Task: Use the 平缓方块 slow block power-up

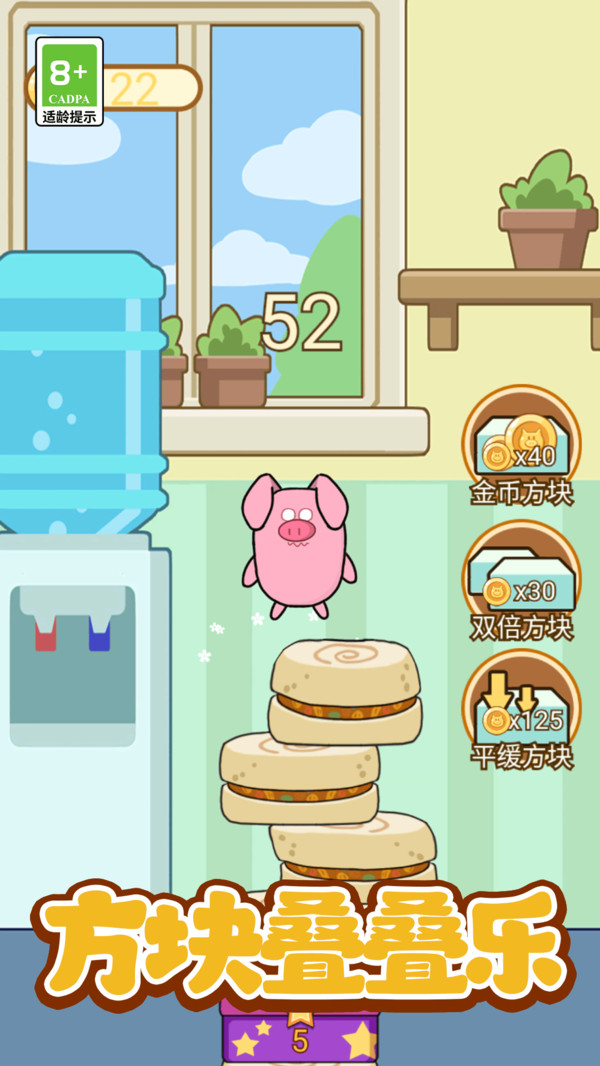Action: [520, 709]
